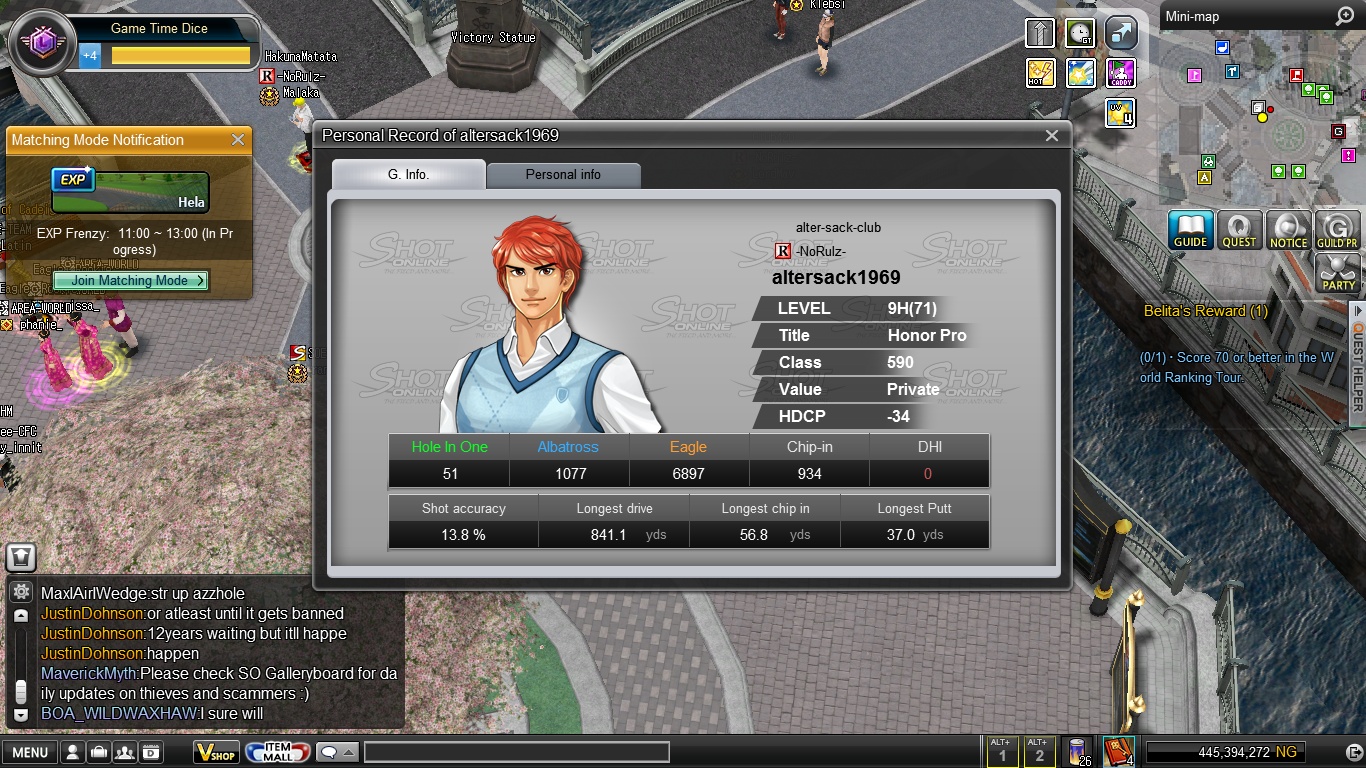Open the Guild PR panel
The height and width of the screenshot is (768, 1366).
click(1337, 230)
